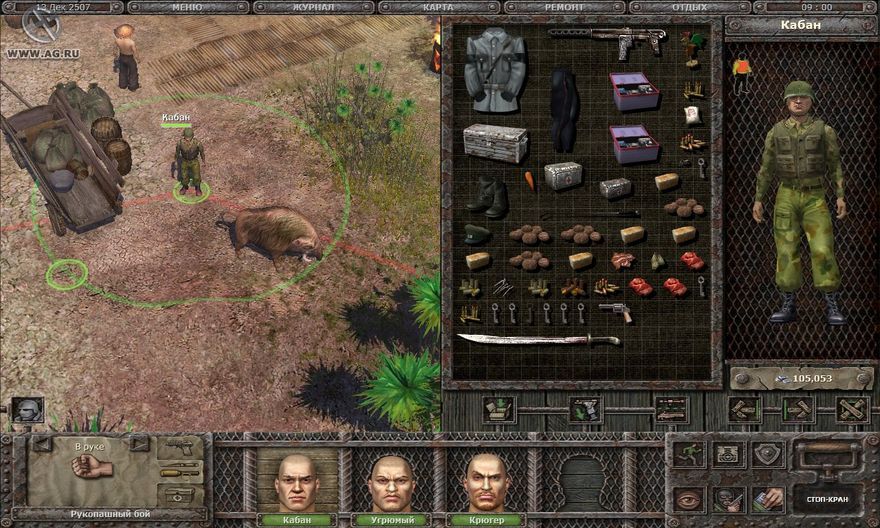This screenshot has width=880, height=528.
Task: Select the revolver in the inventory
Action: [616, 312]
